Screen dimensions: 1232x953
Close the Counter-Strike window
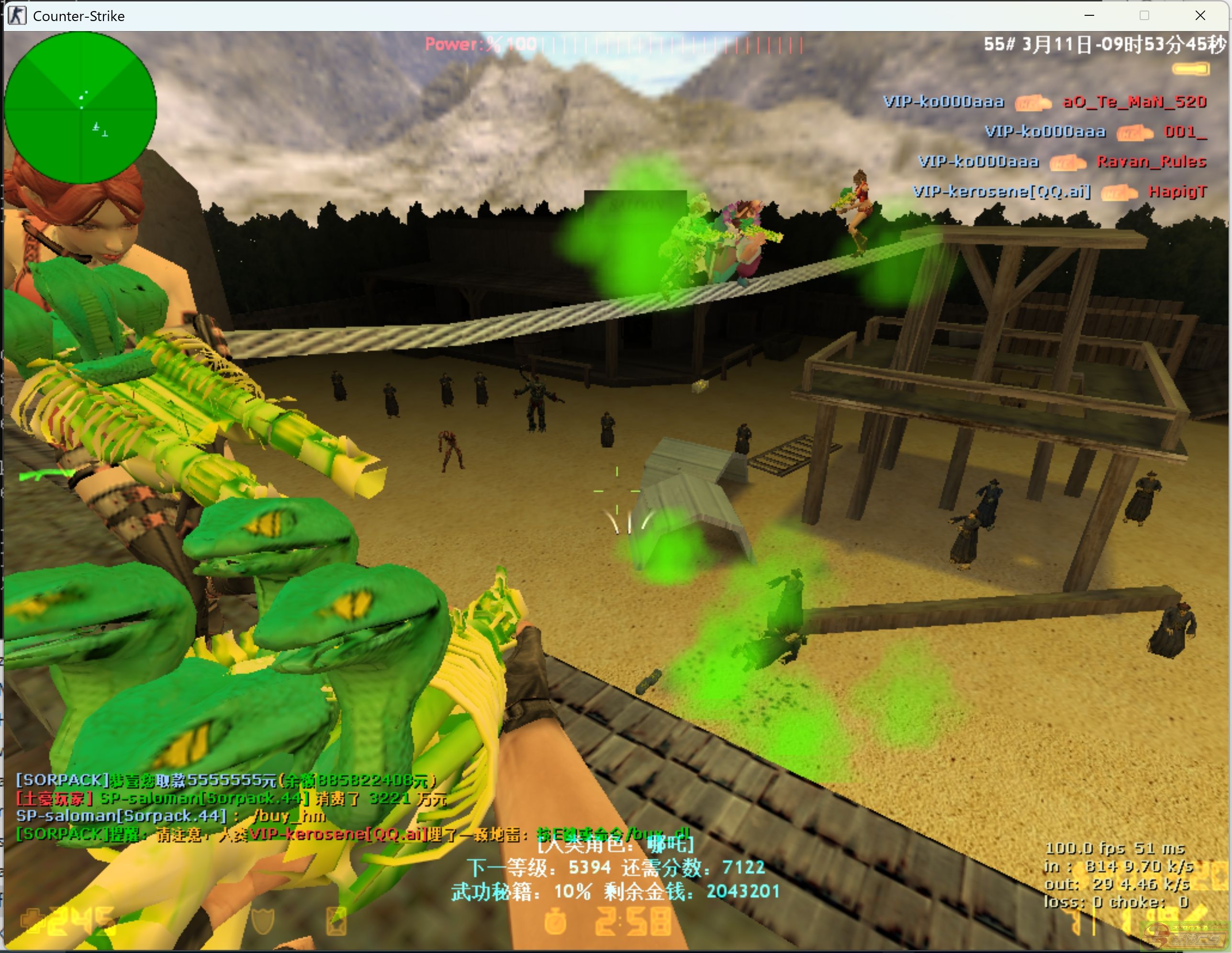tap(1200, 16)
